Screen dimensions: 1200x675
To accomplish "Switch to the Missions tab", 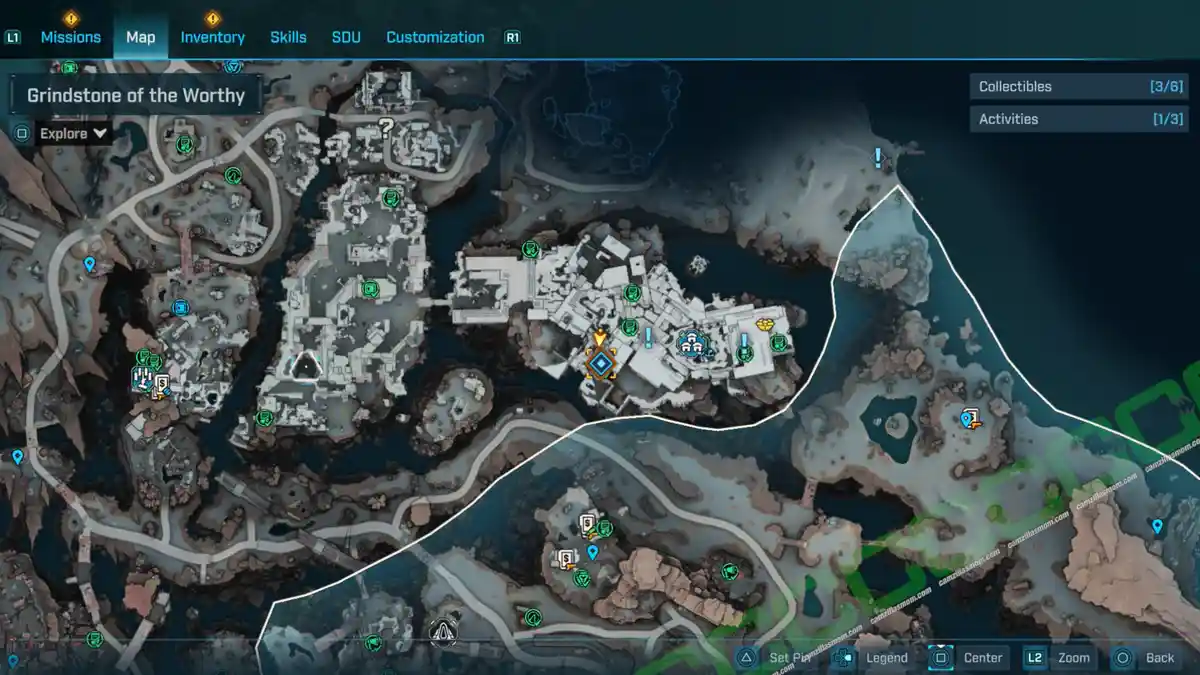I will coord(70,37).
